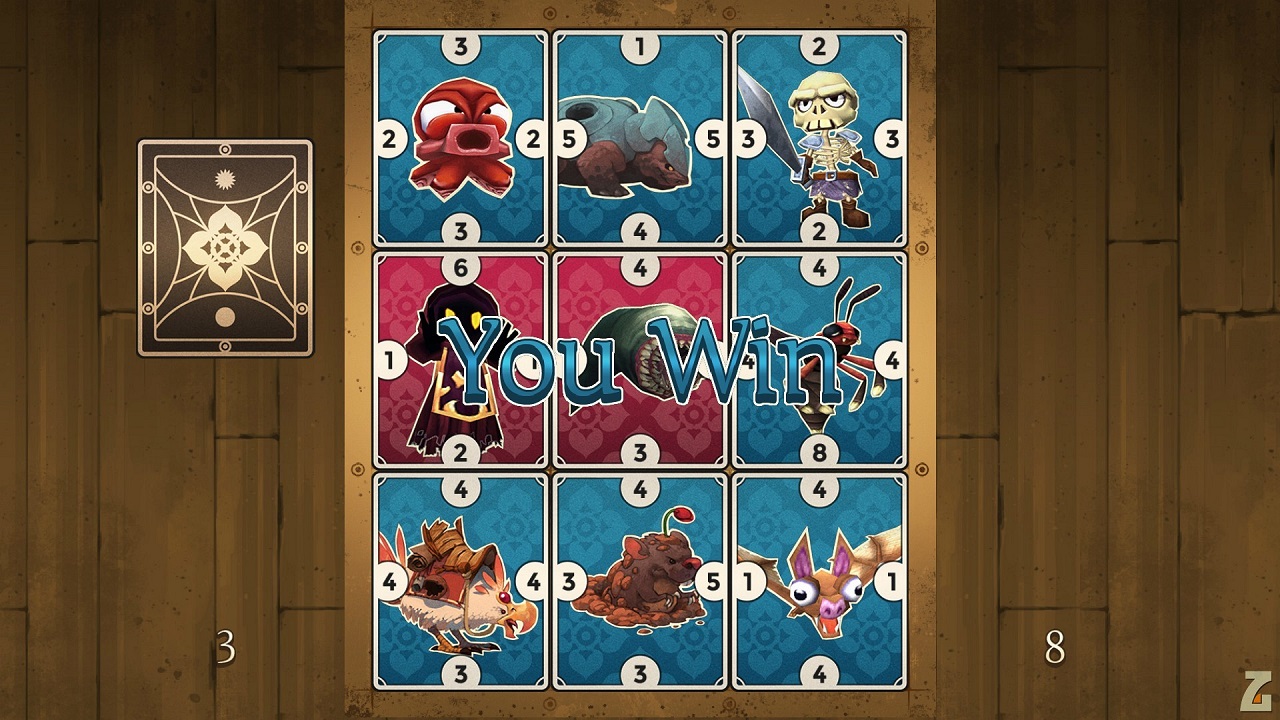Choose the armored rhino beast card
The width and height of the screenshot is (1280, 720).
click(x=640, y=139)
